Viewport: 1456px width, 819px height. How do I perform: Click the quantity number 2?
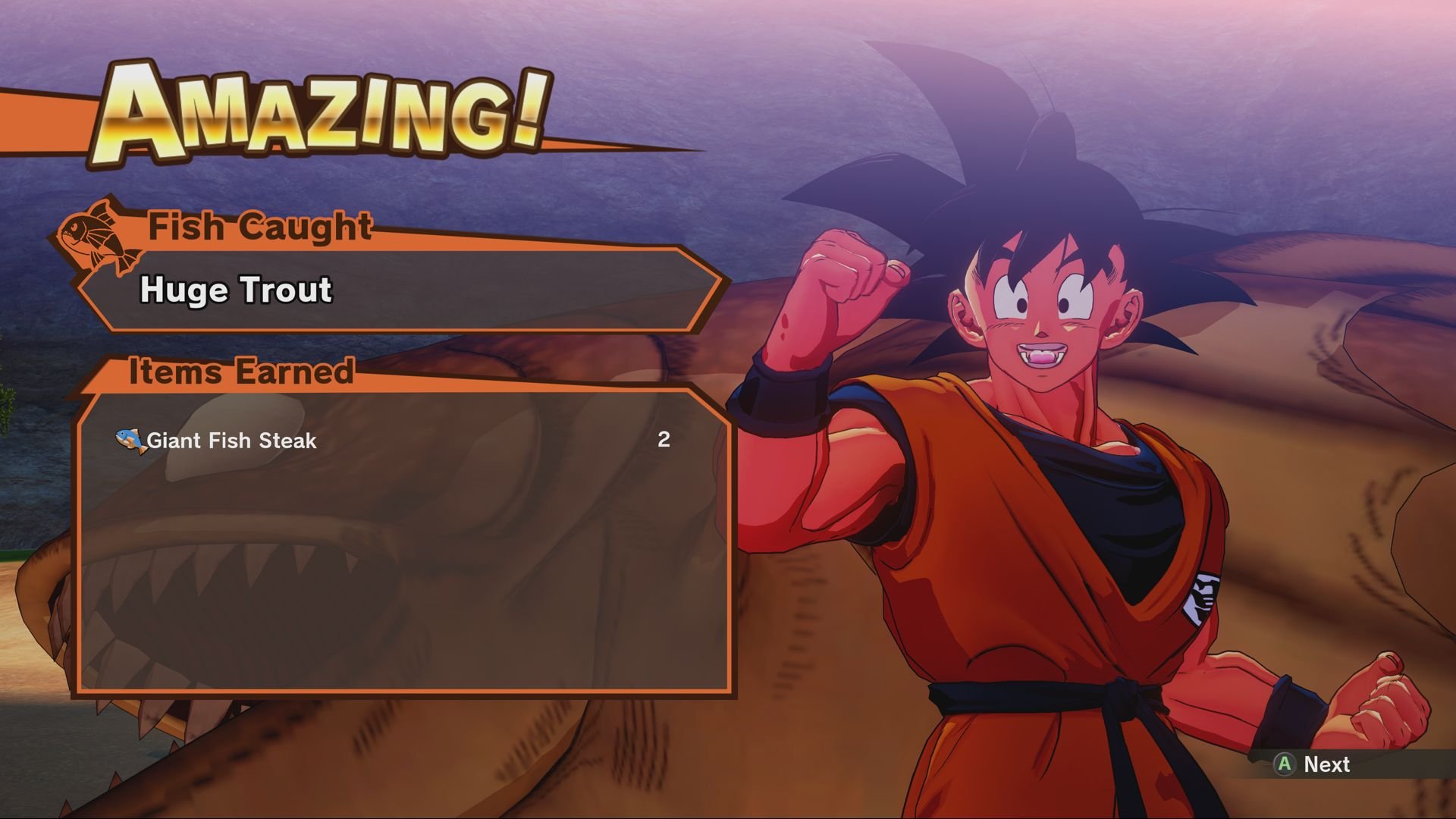pos(664,439)
